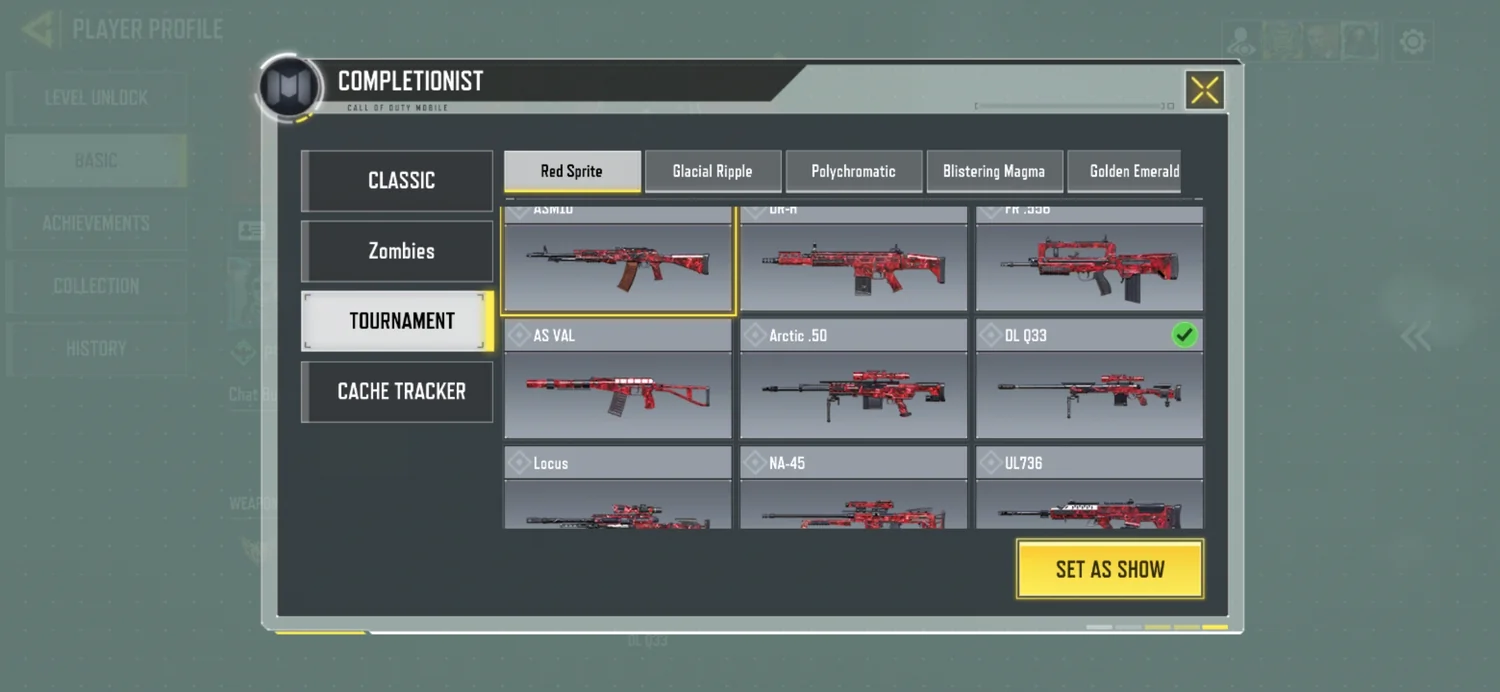Close the Completionist window
The height and width of the screenshot is (692, 1500).
coord(1204,90)
